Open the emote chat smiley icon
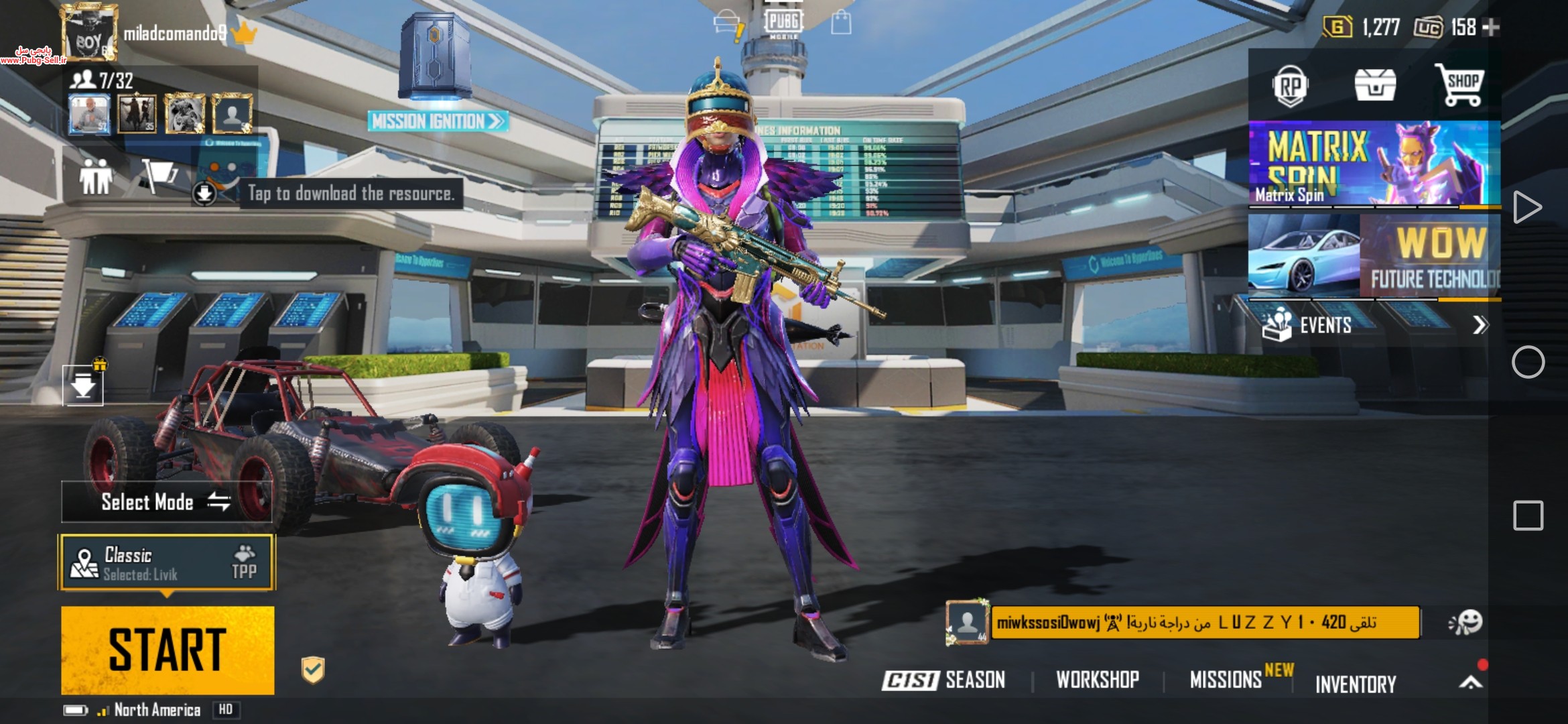The height and width of the screenshot is (724, 1568). coord(1465,622)
